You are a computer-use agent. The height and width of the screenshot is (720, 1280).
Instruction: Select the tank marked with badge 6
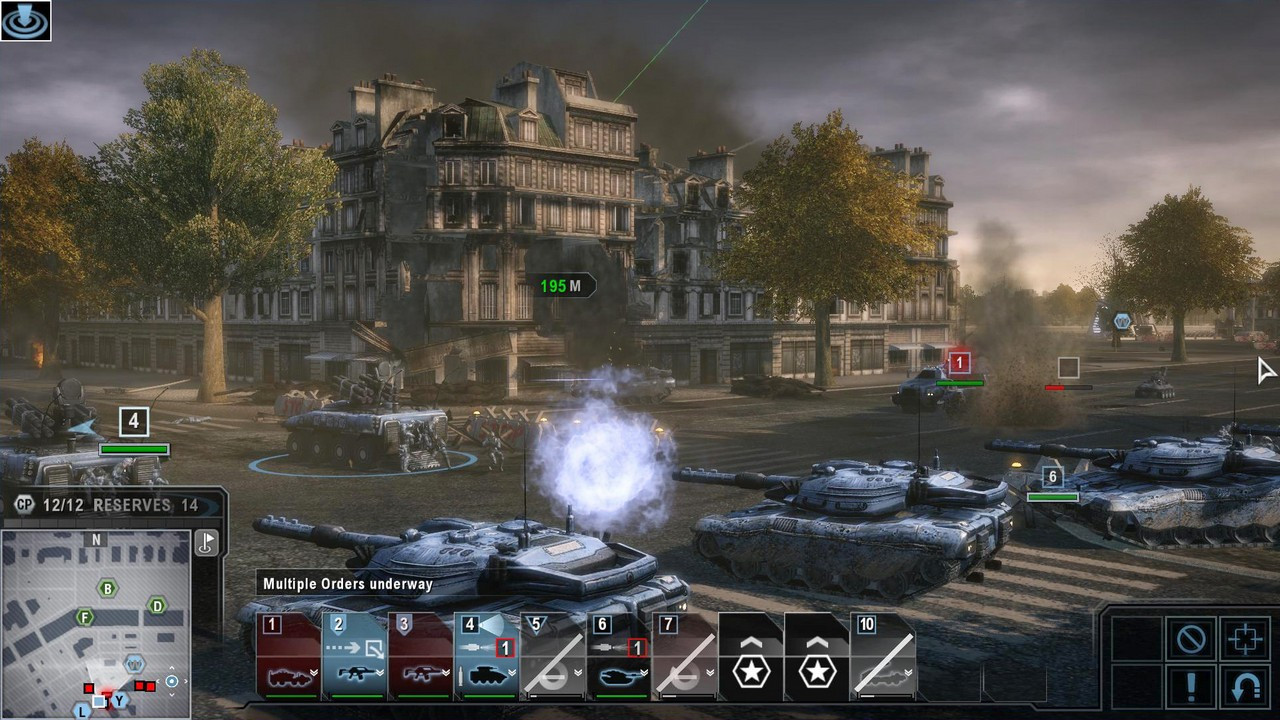pos(1052,477)
